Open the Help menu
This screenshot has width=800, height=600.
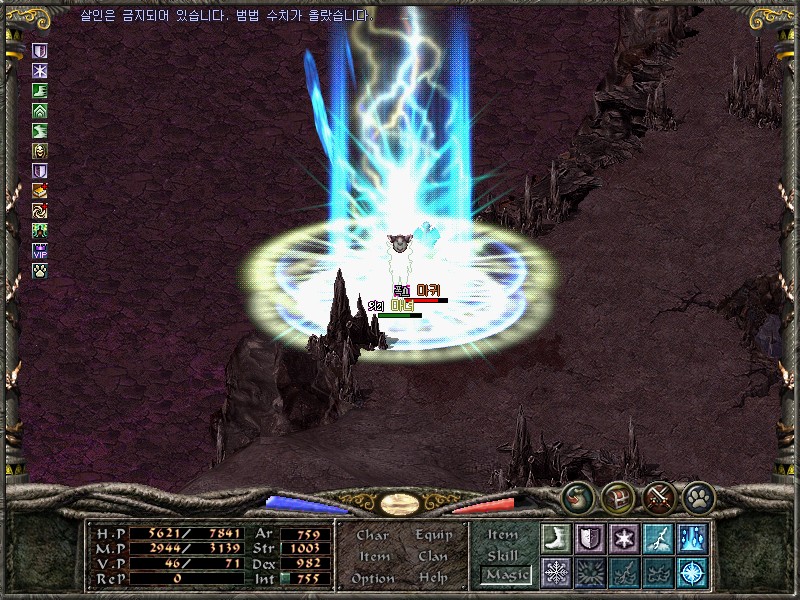pyautogui.click(x=433, y=578)
